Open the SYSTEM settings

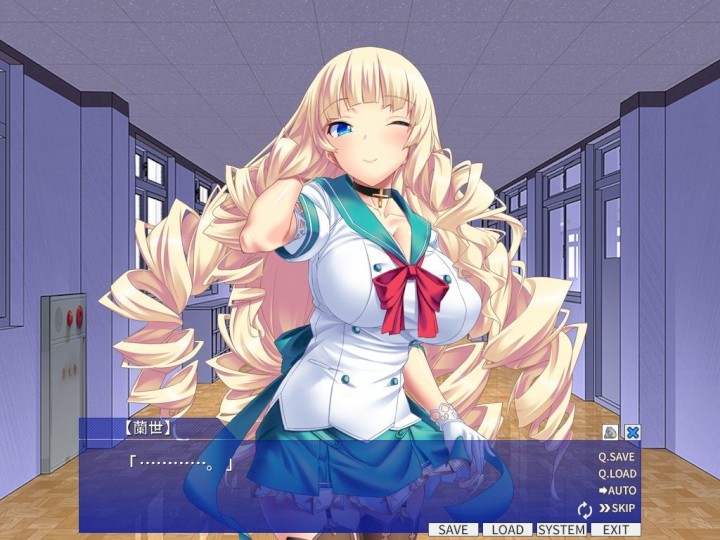tap(561, 529)
